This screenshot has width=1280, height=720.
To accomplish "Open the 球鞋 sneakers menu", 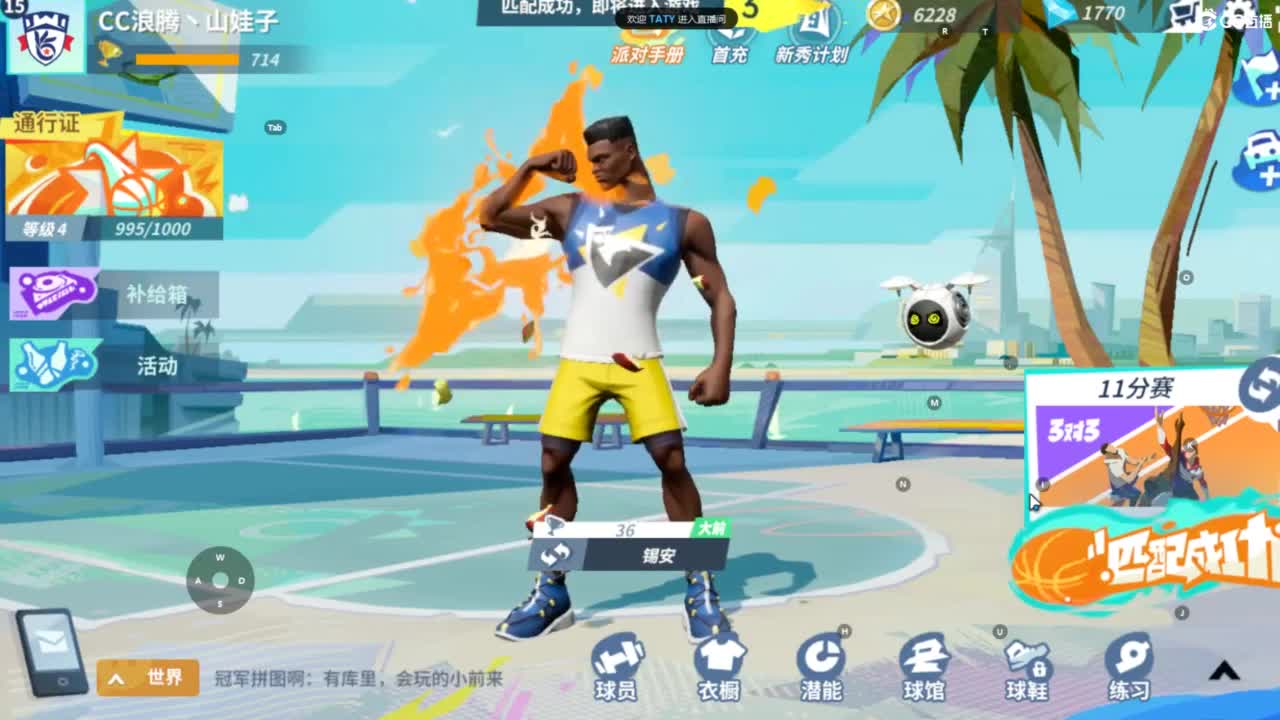I will pos(1027,670).
